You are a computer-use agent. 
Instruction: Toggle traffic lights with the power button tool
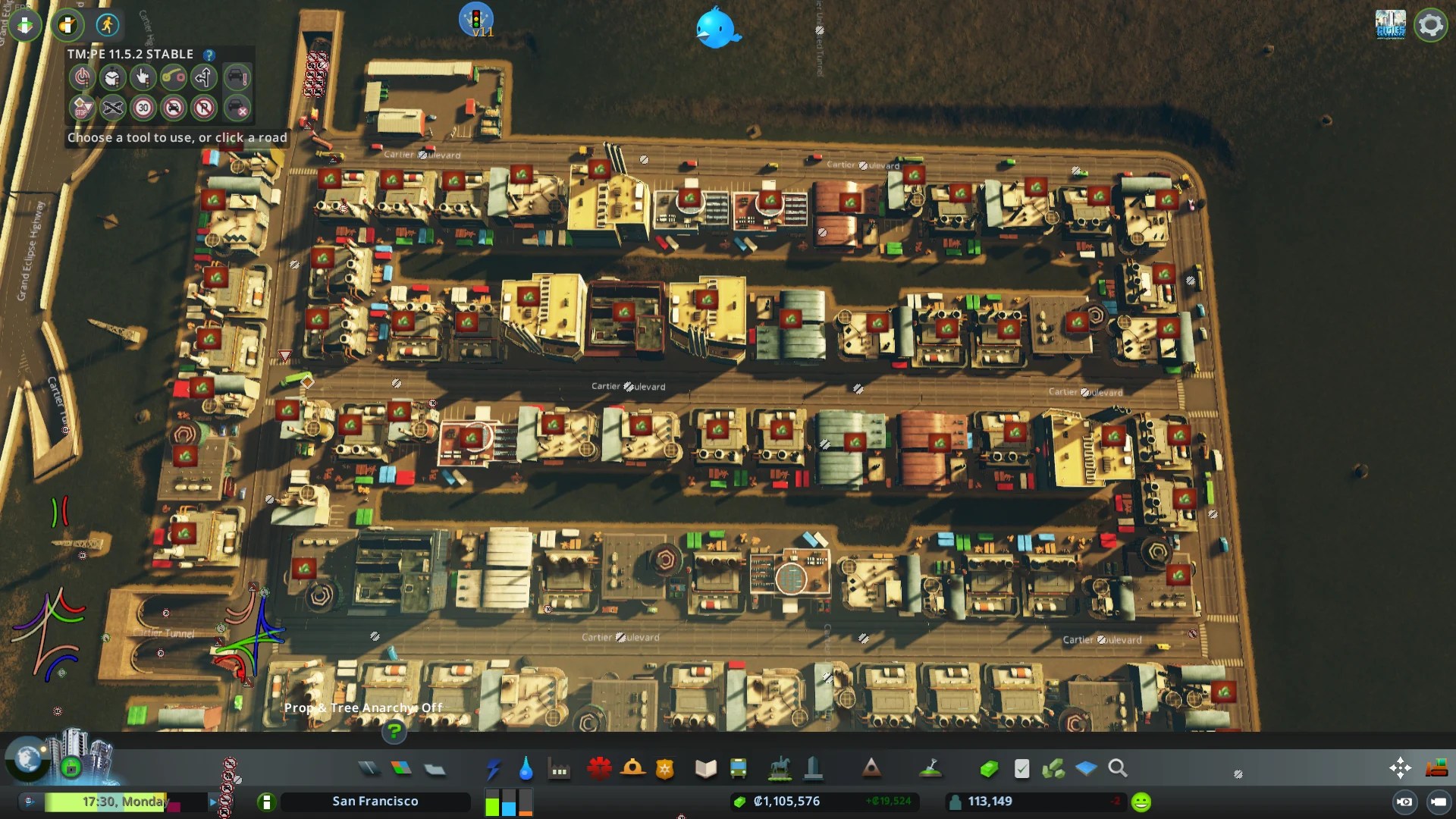click(x=82, y=77)
